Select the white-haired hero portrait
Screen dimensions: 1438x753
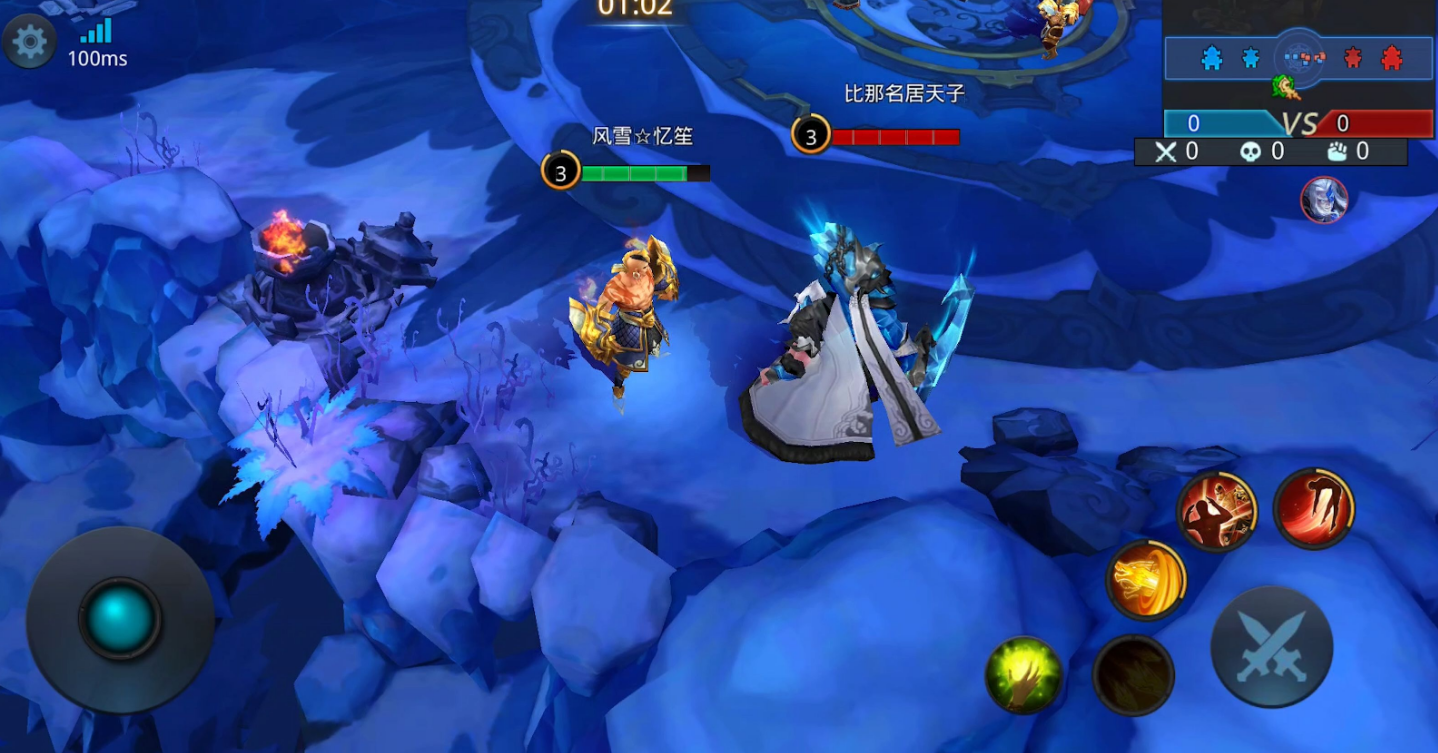tap(1324, 200)
